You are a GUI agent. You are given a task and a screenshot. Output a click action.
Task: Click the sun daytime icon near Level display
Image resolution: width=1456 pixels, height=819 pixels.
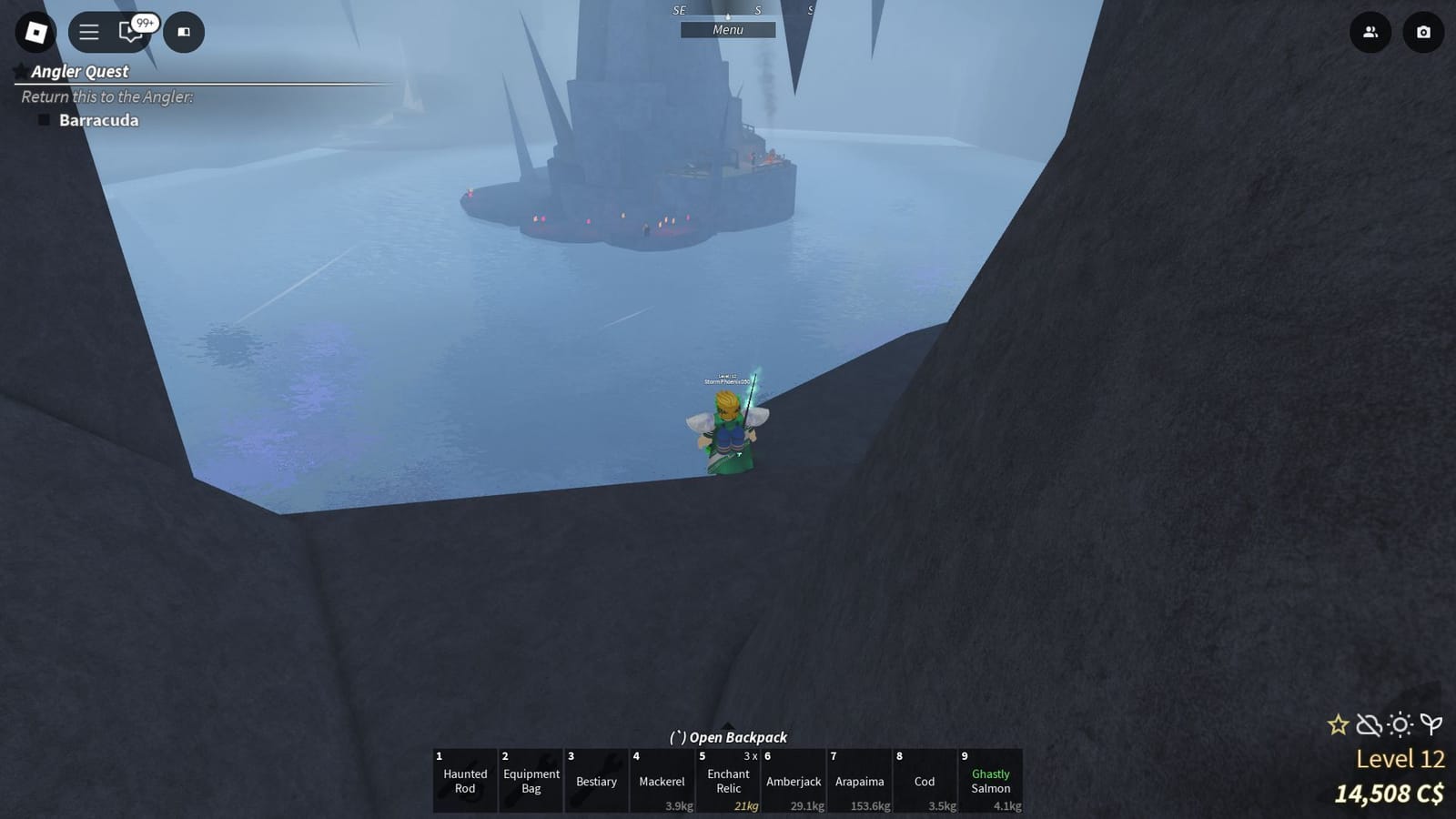coord(1400,724)
